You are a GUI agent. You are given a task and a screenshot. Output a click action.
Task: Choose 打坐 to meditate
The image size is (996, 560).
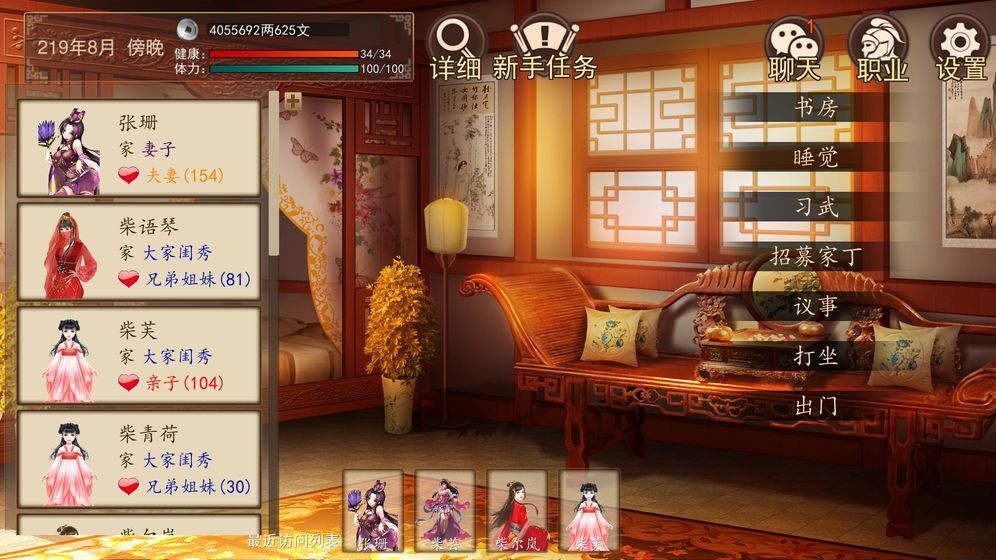[815, 357]
